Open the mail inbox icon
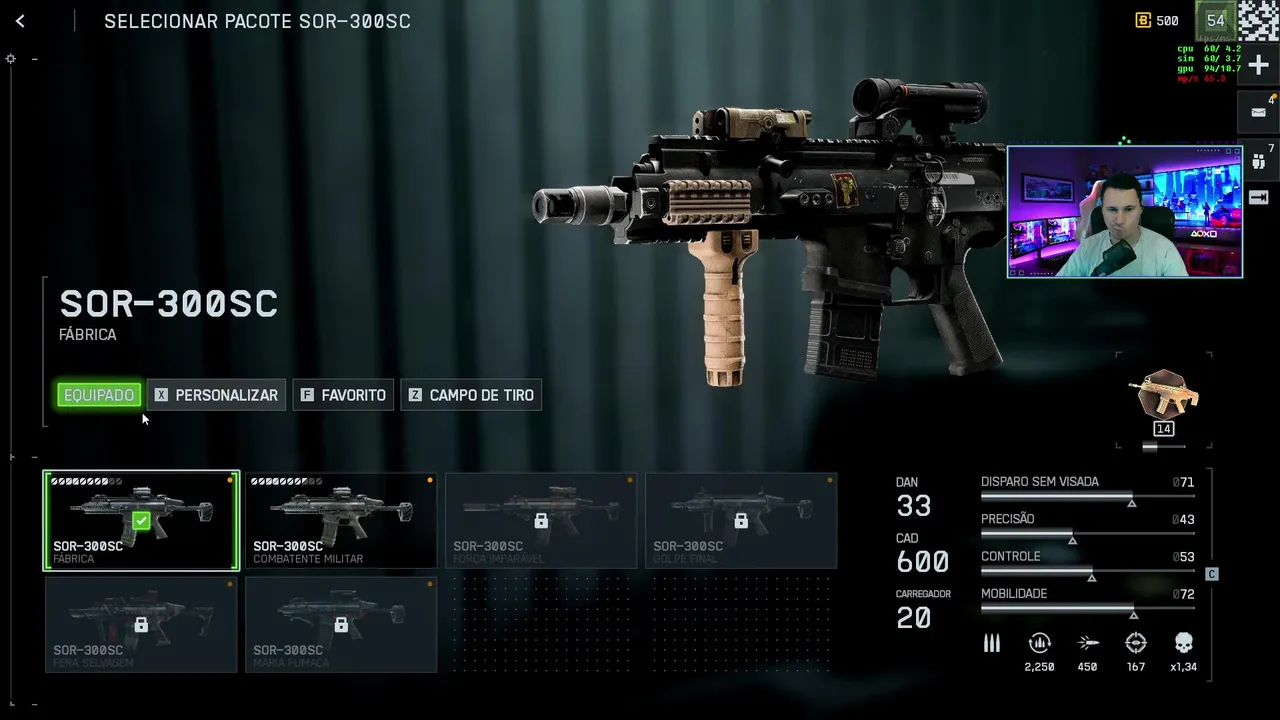 click(x=1258, y=113)
